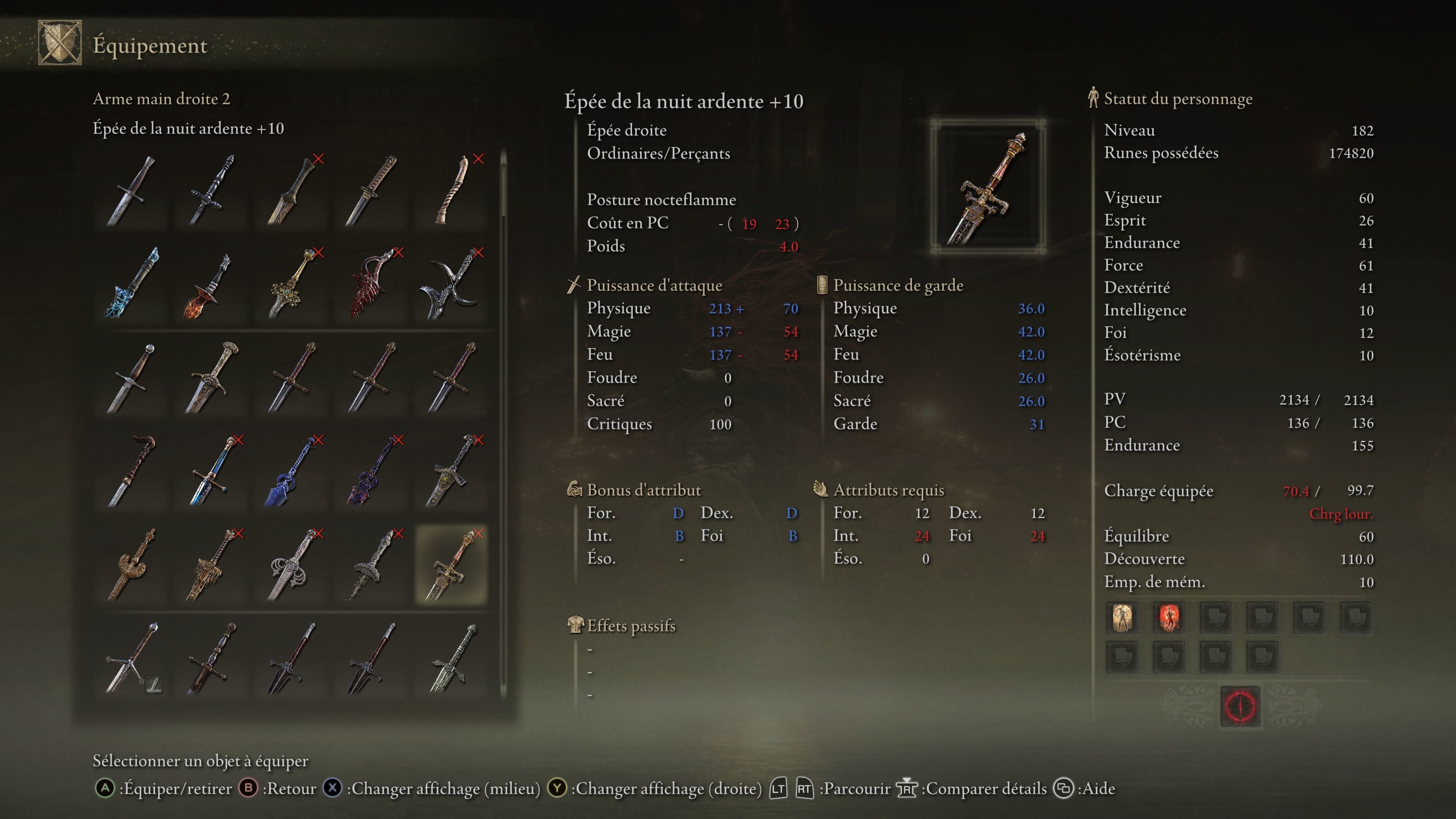This screenshot has height=819, width=1456.
Task: Select the orange rotten crystal sword
Action: [211, 286]
